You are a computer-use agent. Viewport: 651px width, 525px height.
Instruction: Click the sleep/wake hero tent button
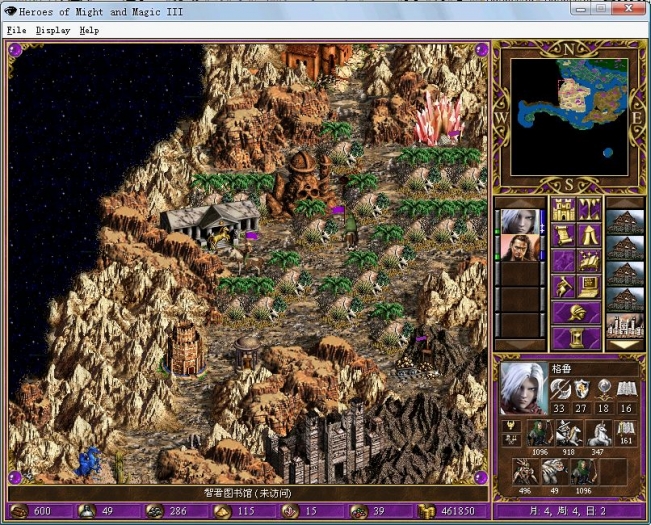pyautogui.click(x=589, y=236)
